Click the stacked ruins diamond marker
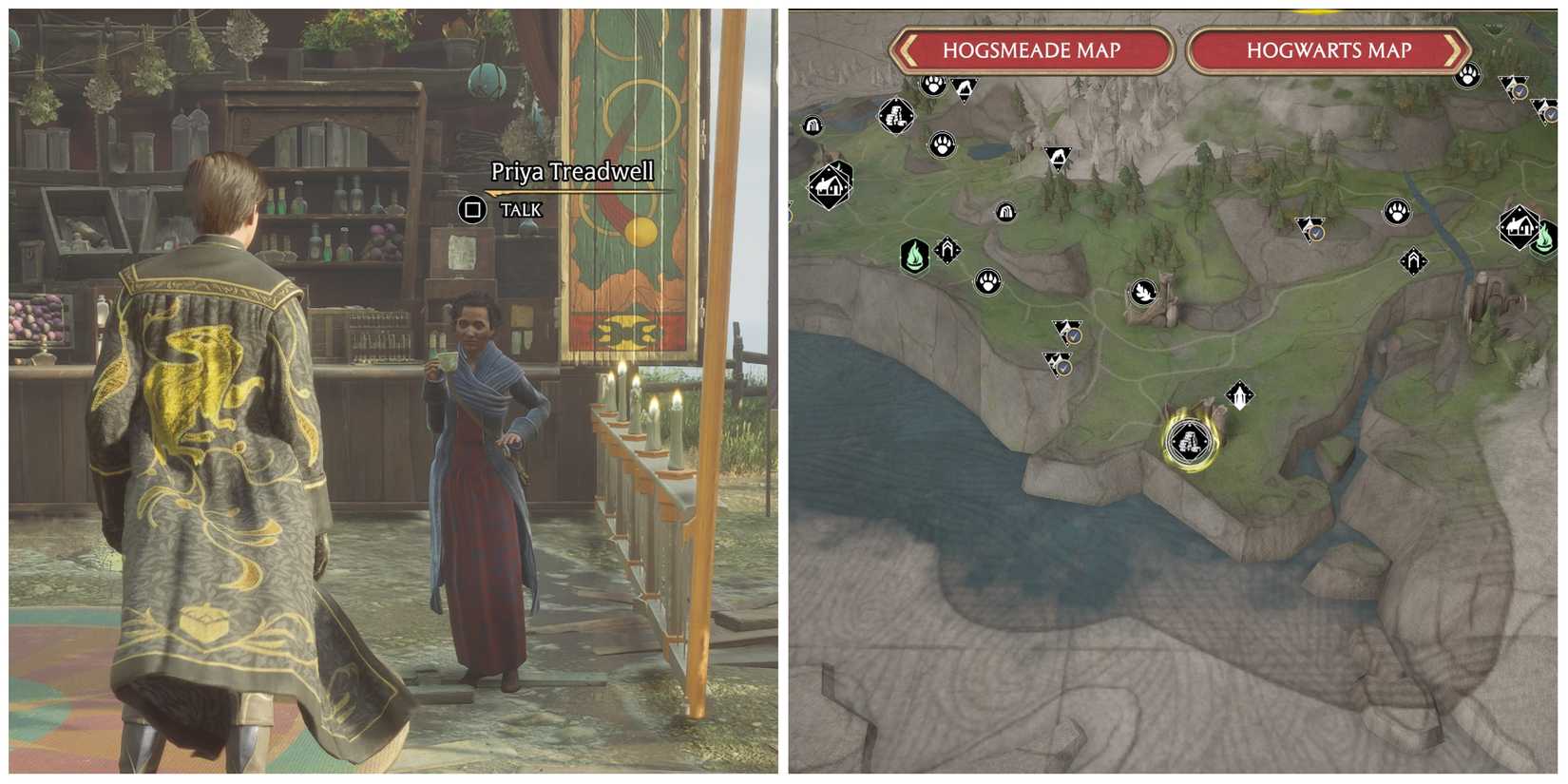This screenshot has height=784, width=1568. point(896,116)
